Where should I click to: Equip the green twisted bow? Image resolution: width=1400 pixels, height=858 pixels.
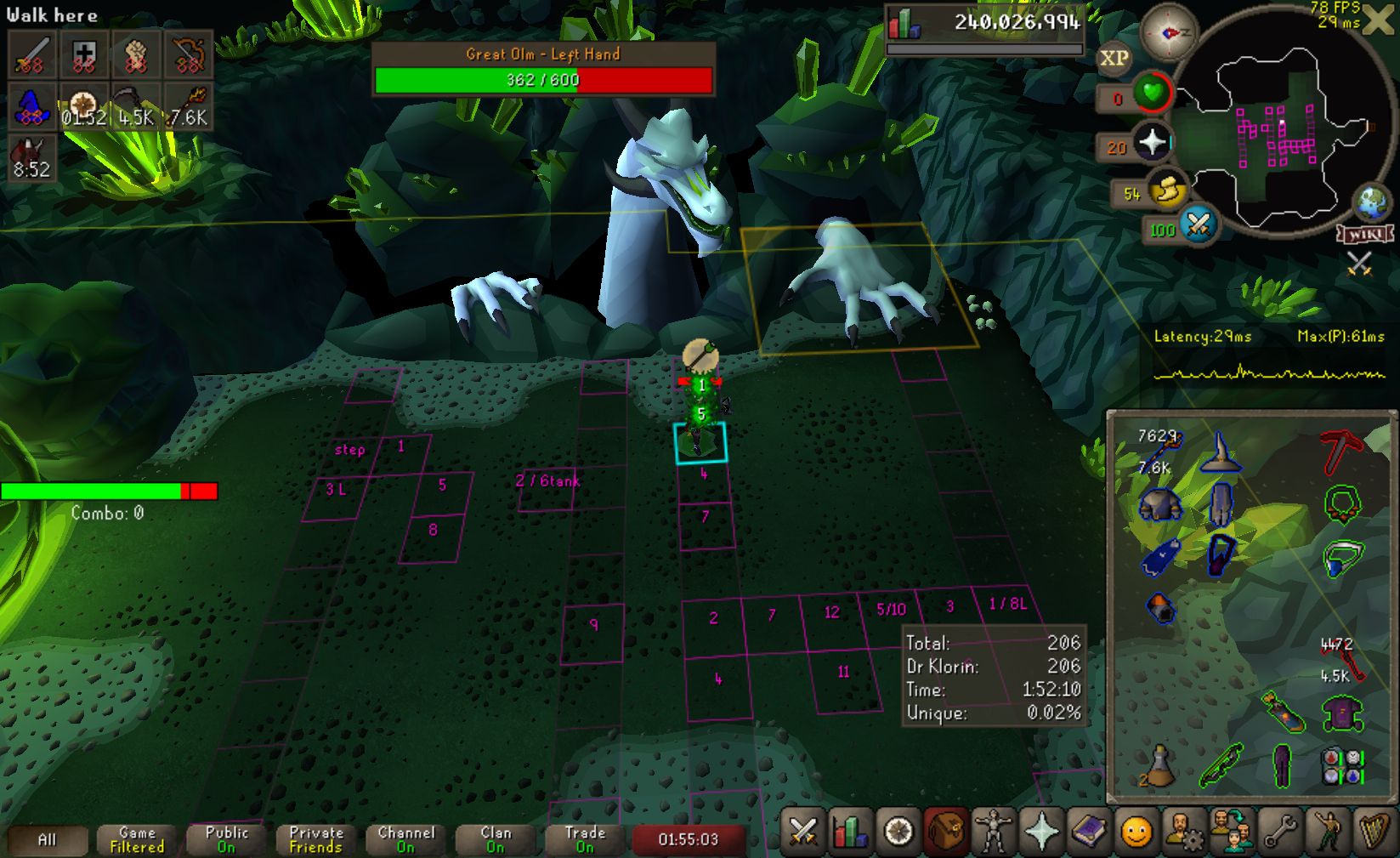click(1221, 765)
